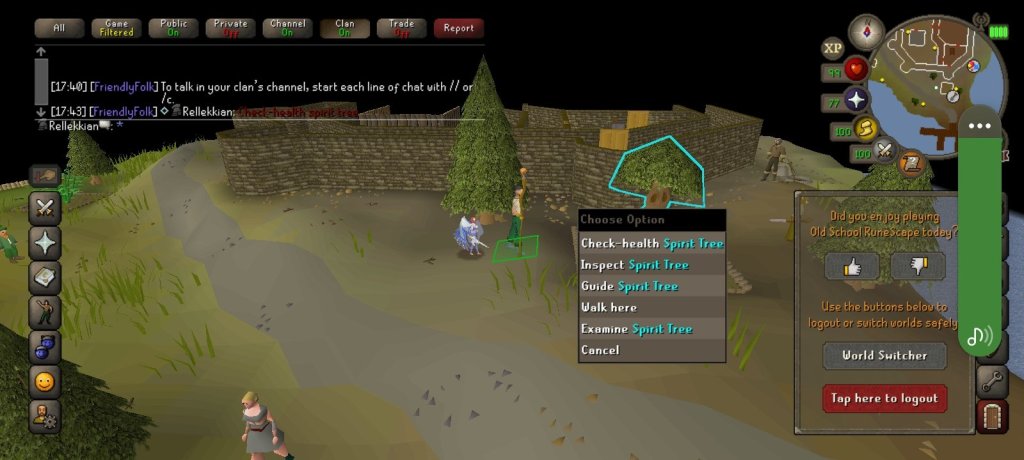Open the Guide Spirit Tree option
This screenshot has width=1024, height=460.
629,286
